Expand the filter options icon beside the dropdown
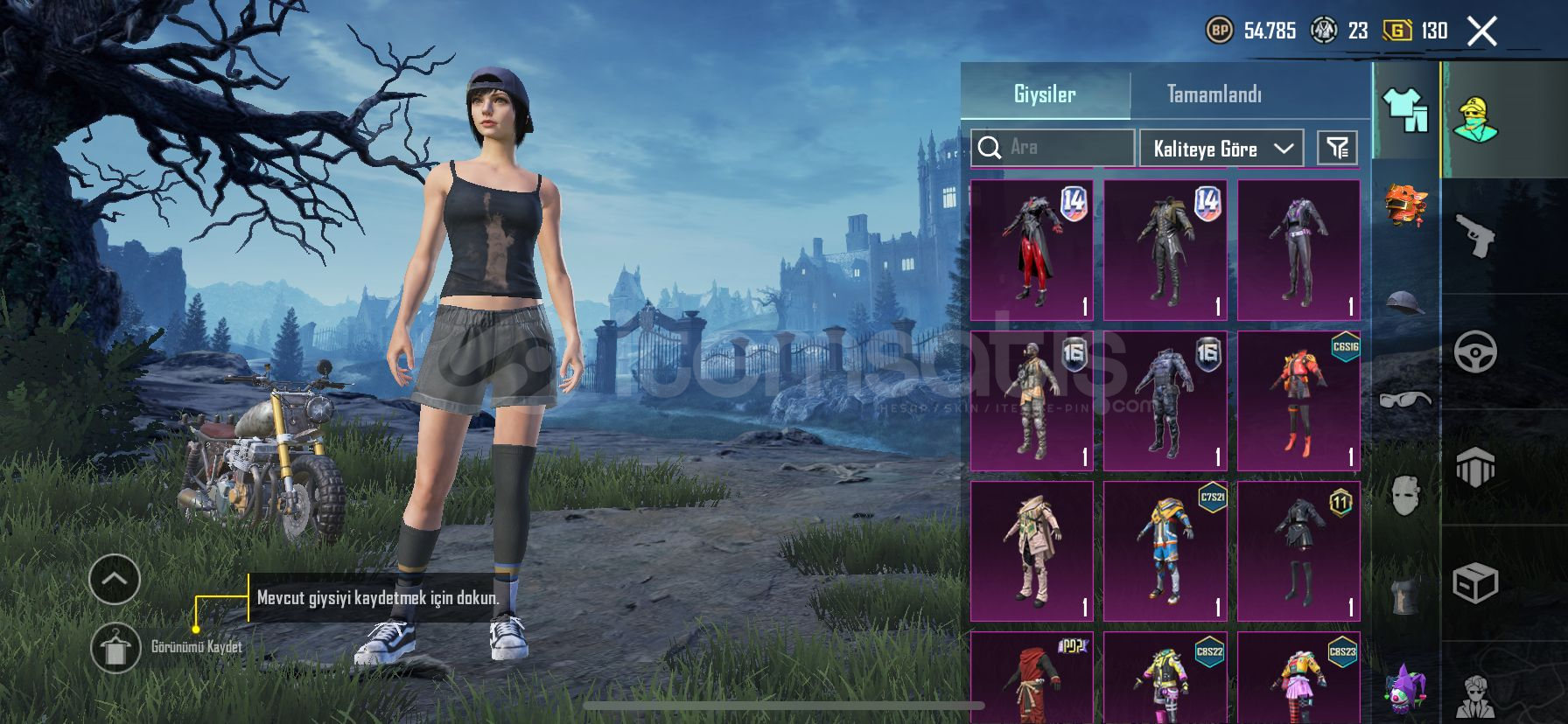 [1339, 147]
